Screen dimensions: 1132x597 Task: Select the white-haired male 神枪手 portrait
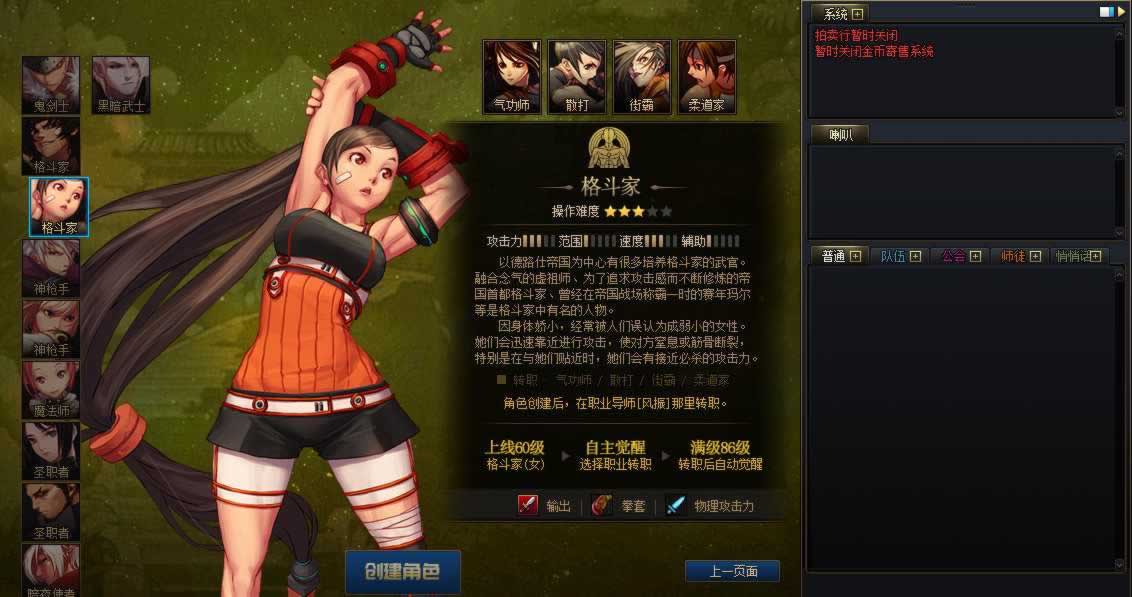tap(51, 268)
